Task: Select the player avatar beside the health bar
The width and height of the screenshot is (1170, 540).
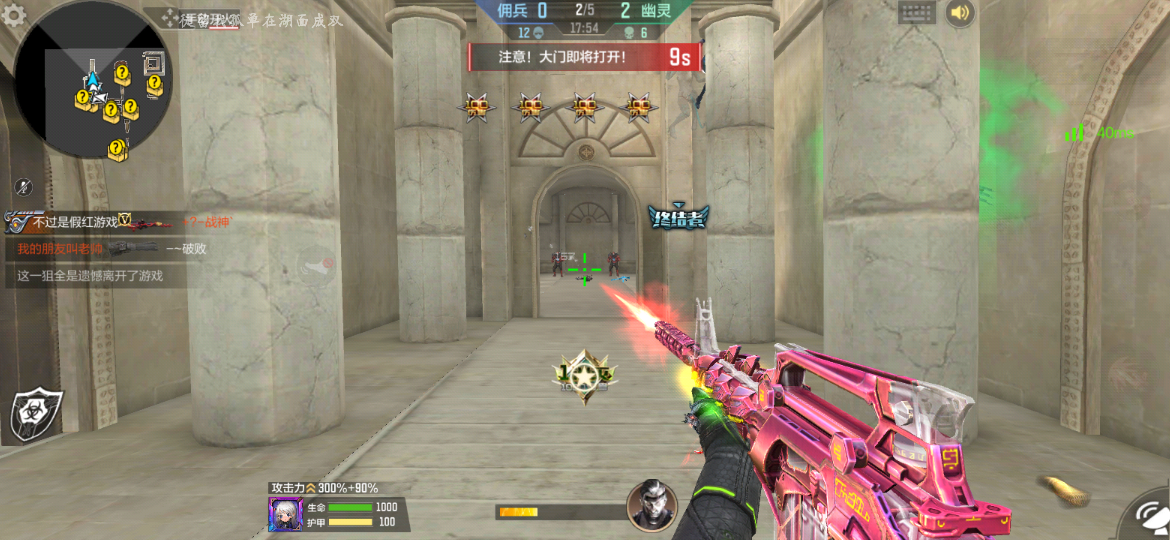Action: [x=285, y=514]
